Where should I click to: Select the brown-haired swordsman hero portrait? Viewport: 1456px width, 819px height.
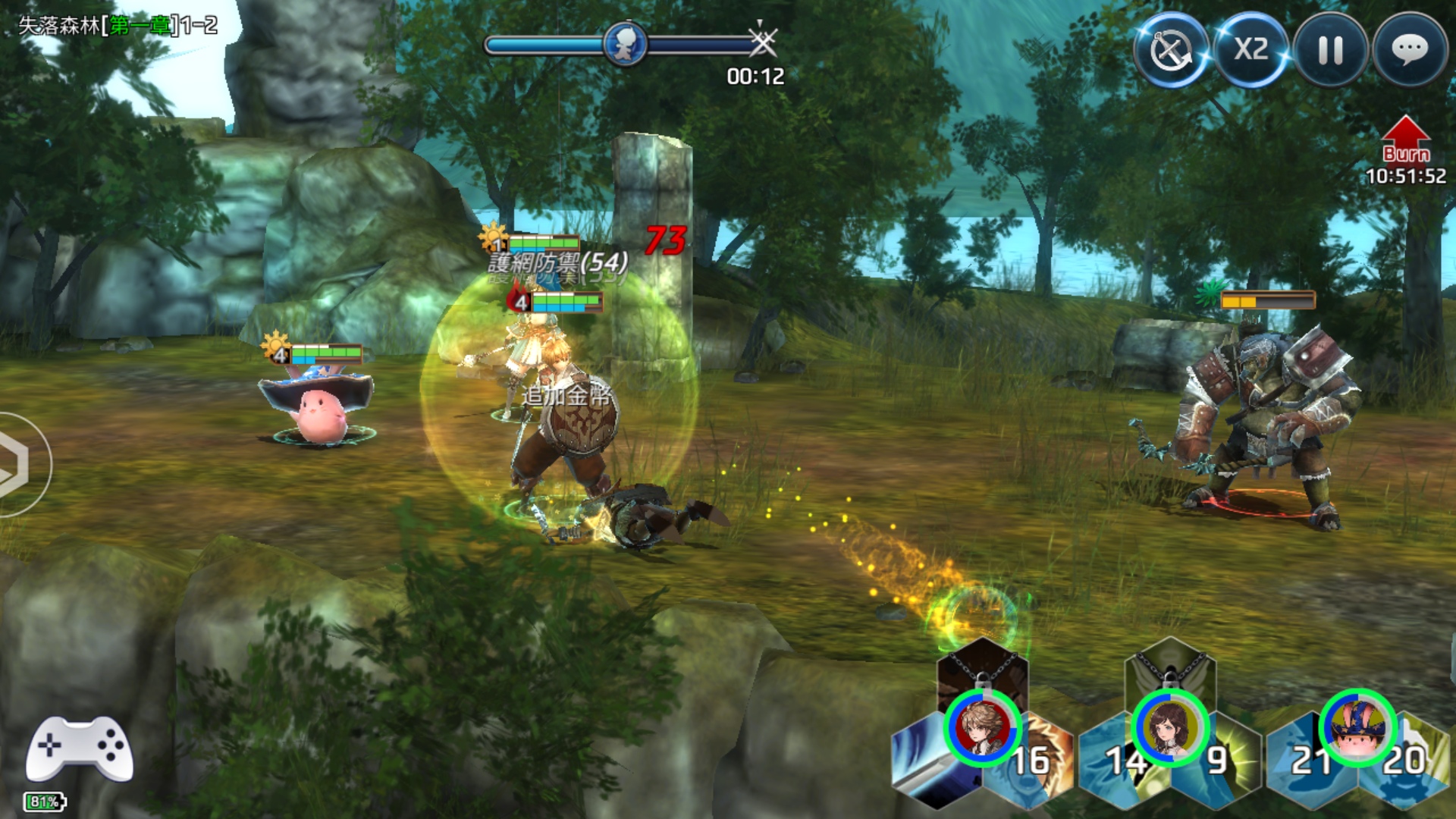click(983, 728)
